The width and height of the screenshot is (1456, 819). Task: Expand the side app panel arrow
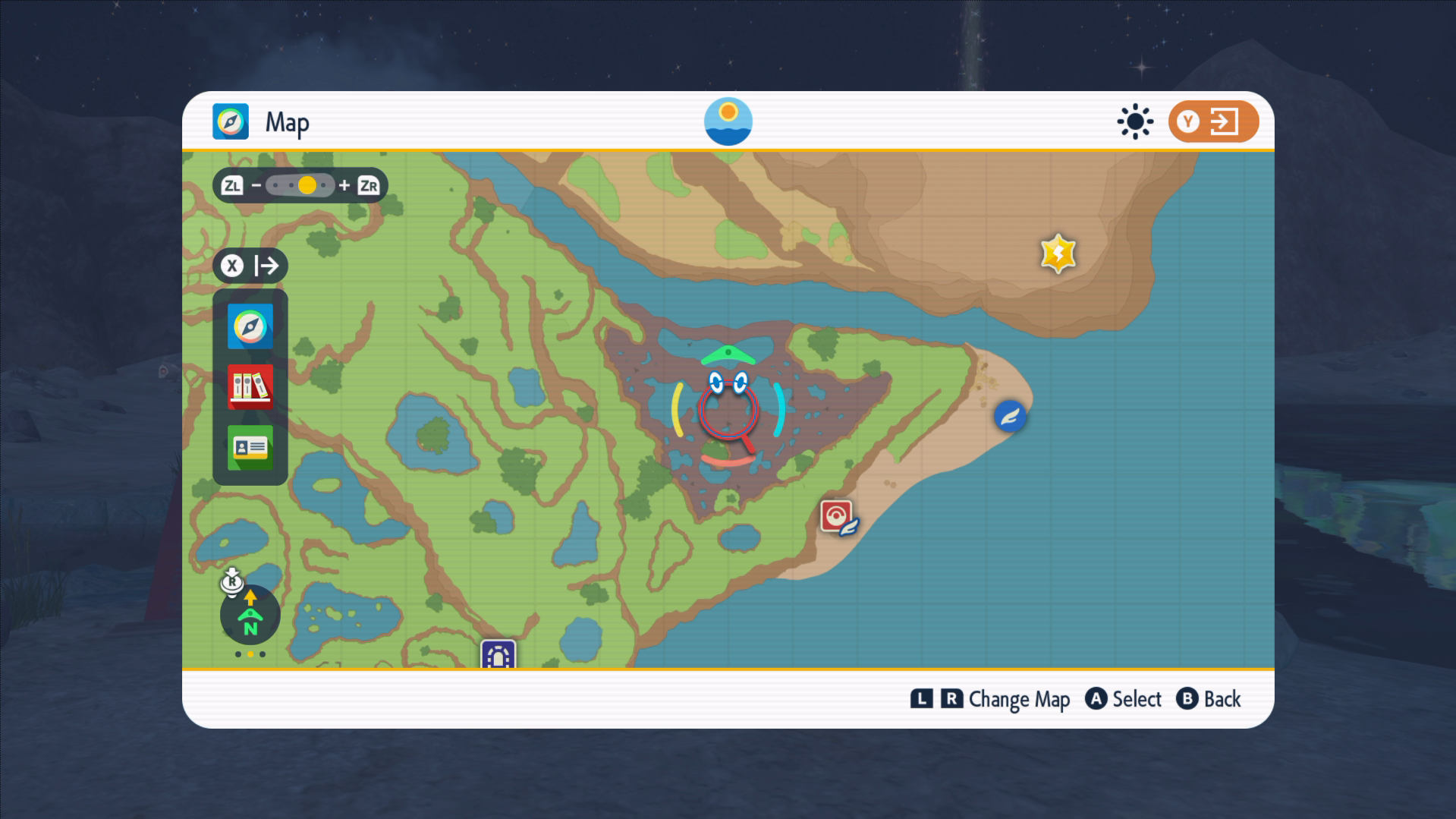click(250, 266)
